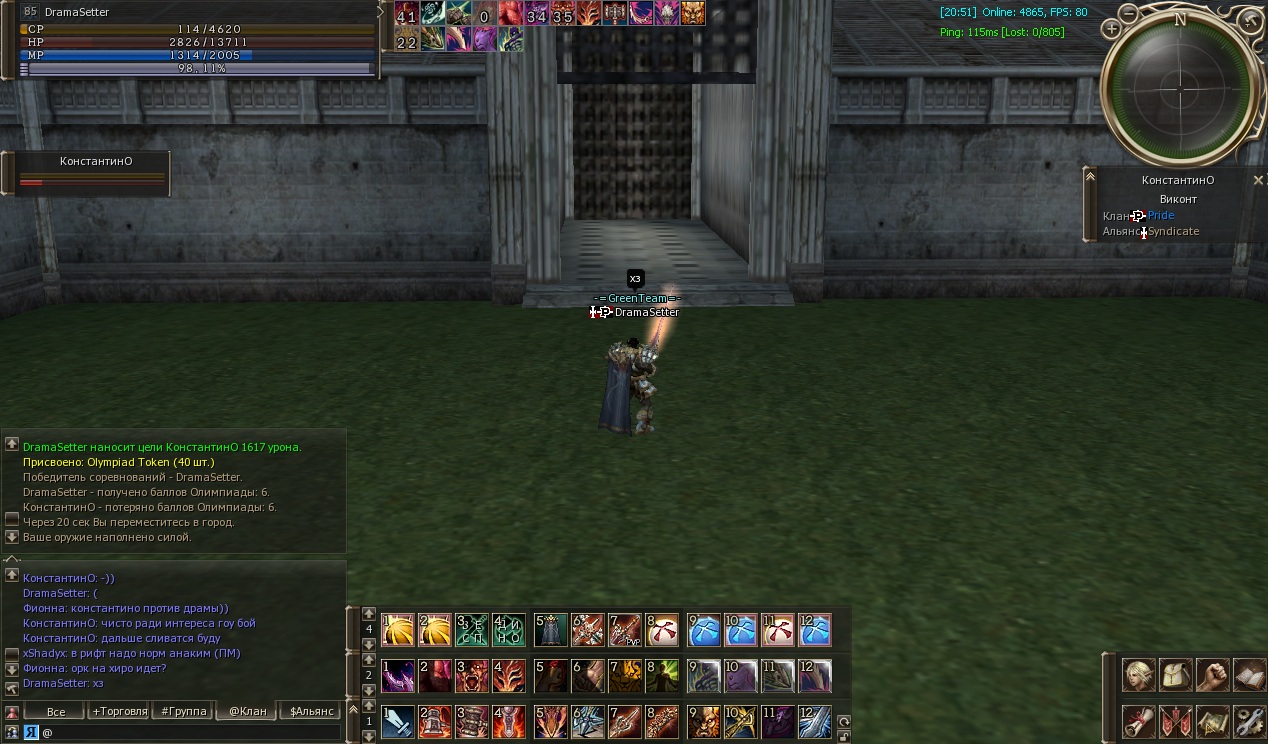Click the chat message input field
This screenshot has height=744, width=1268.
(x=190, y=732)
